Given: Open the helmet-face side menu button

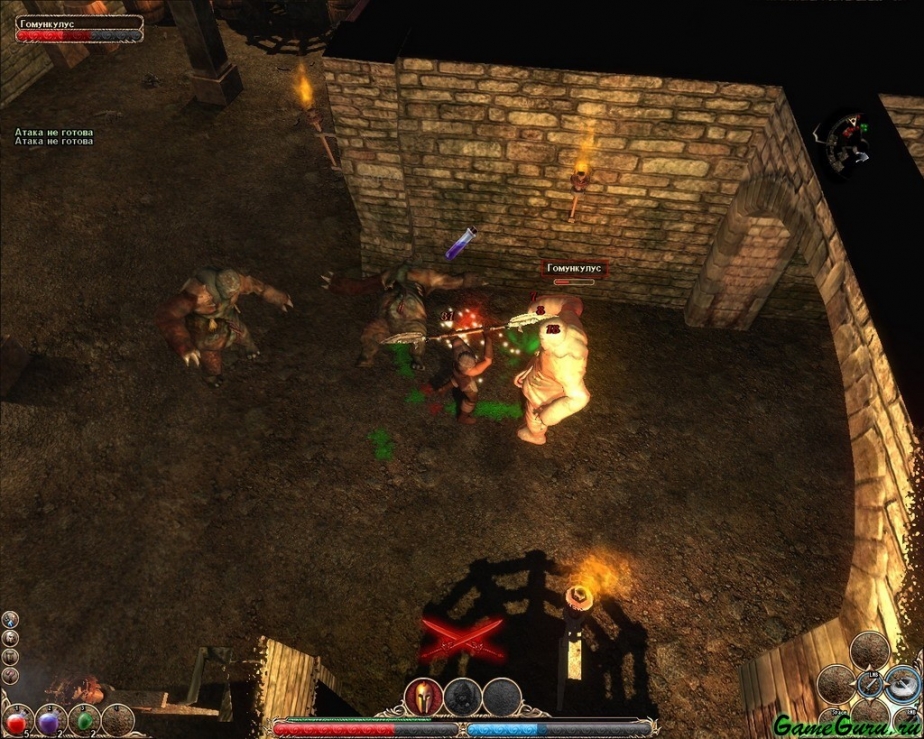Looking at the screenshot, I should click(x=10, y=638).
